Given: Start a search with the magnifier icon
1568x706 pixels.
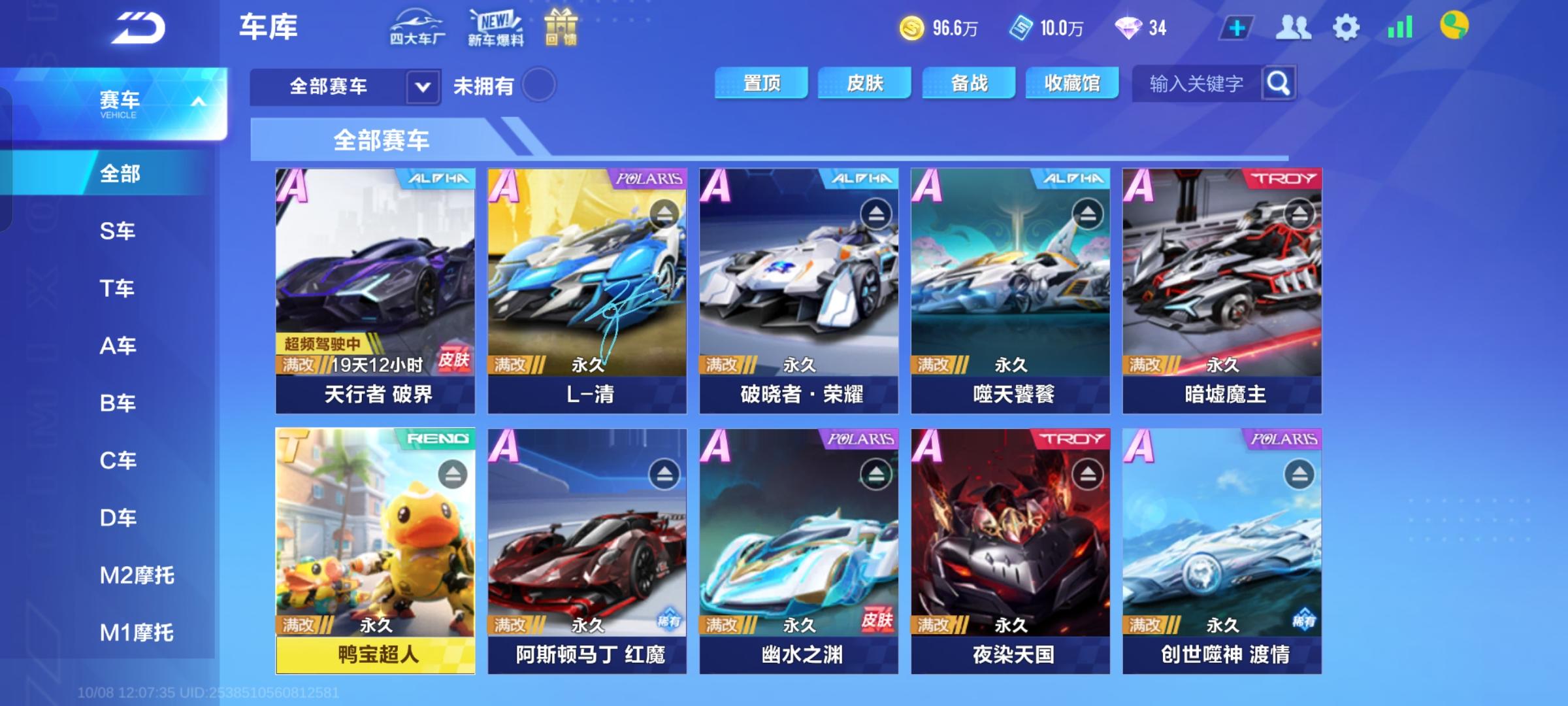Looking at the screenshot, I should tap(1278, 84).
